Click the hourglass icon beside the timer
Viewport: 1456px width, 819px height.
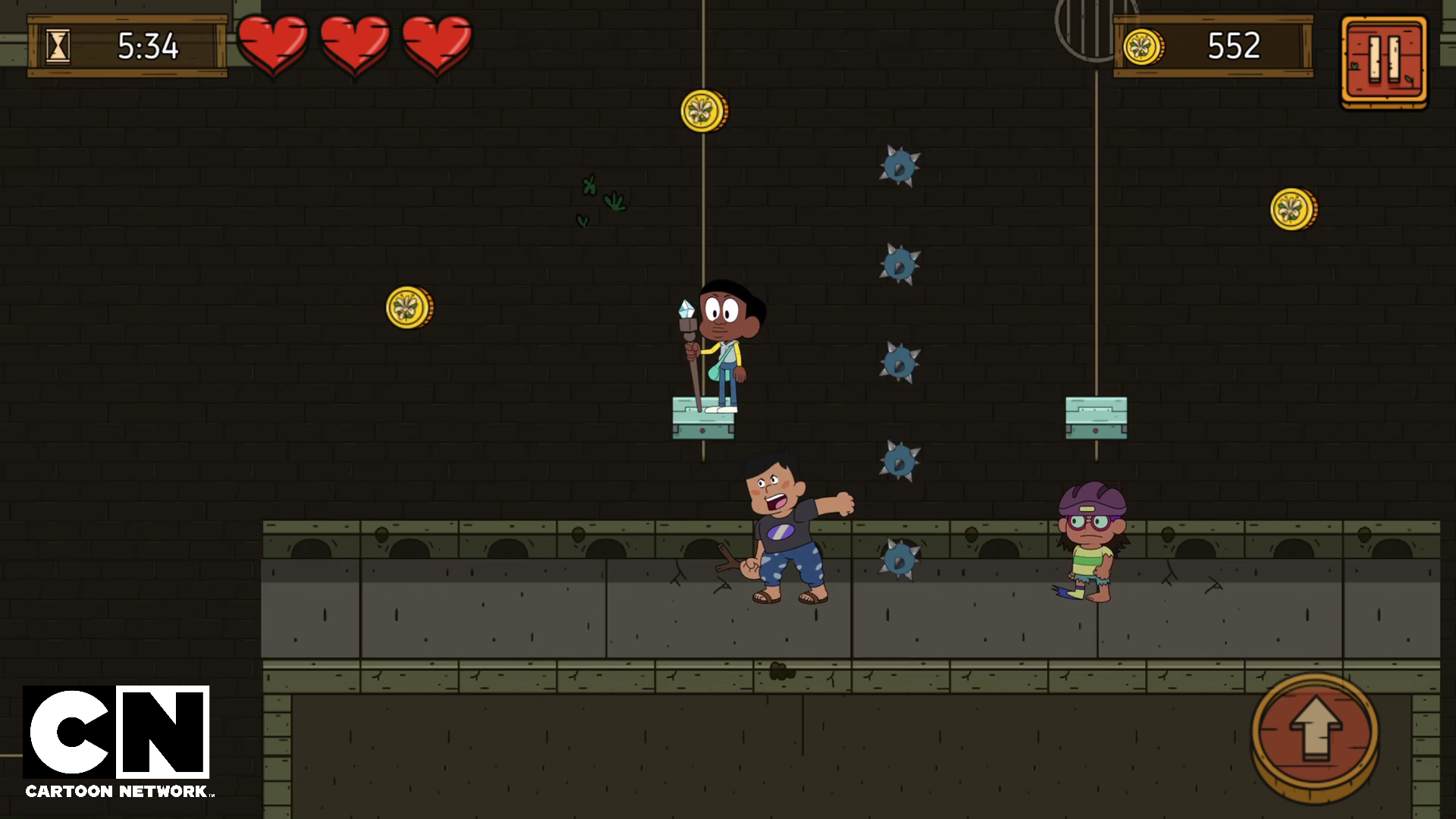point(58,45)
